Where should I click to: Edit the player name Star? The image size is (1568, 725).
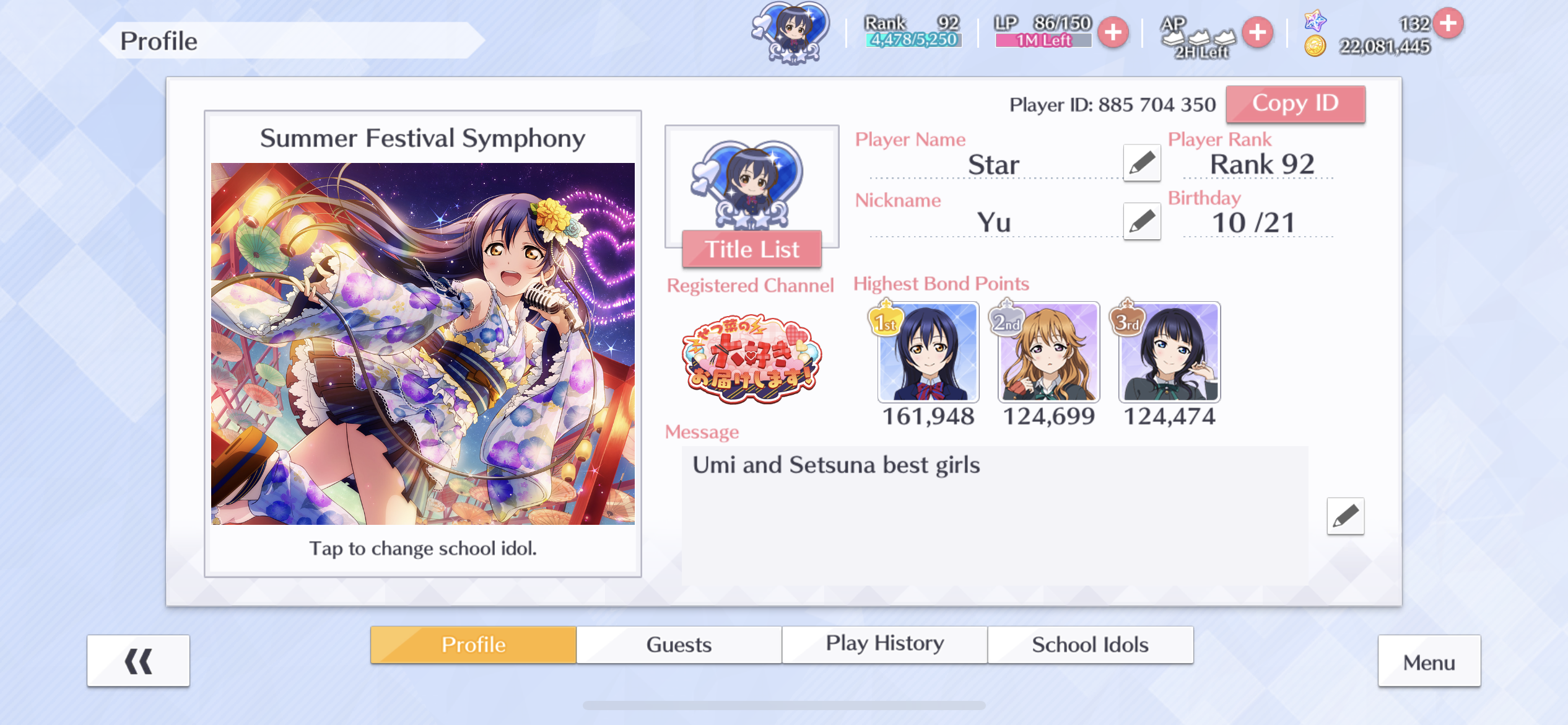1142,164
